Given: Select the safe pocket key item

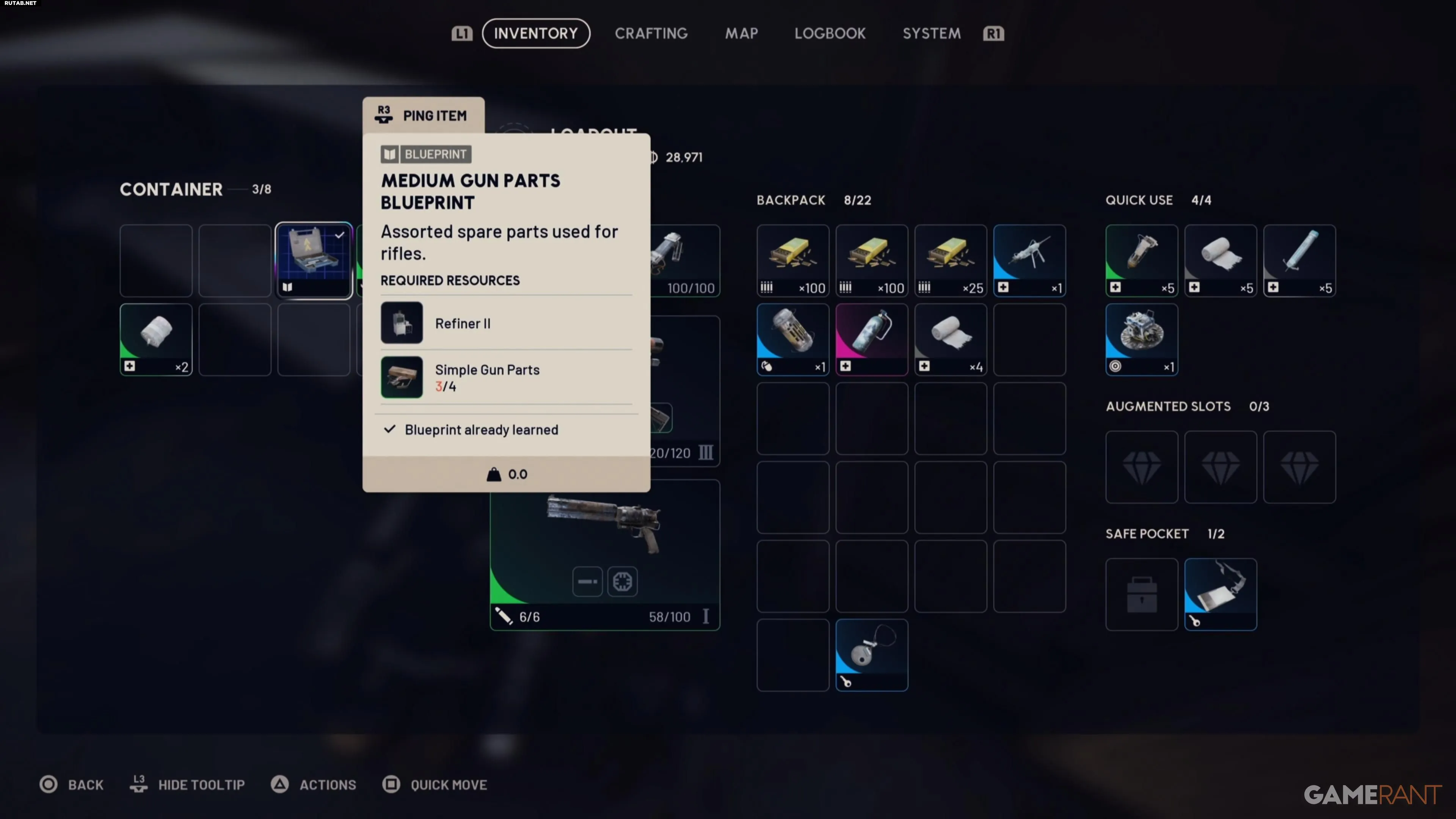Looking at the screenshot, I should [1220, 594].
